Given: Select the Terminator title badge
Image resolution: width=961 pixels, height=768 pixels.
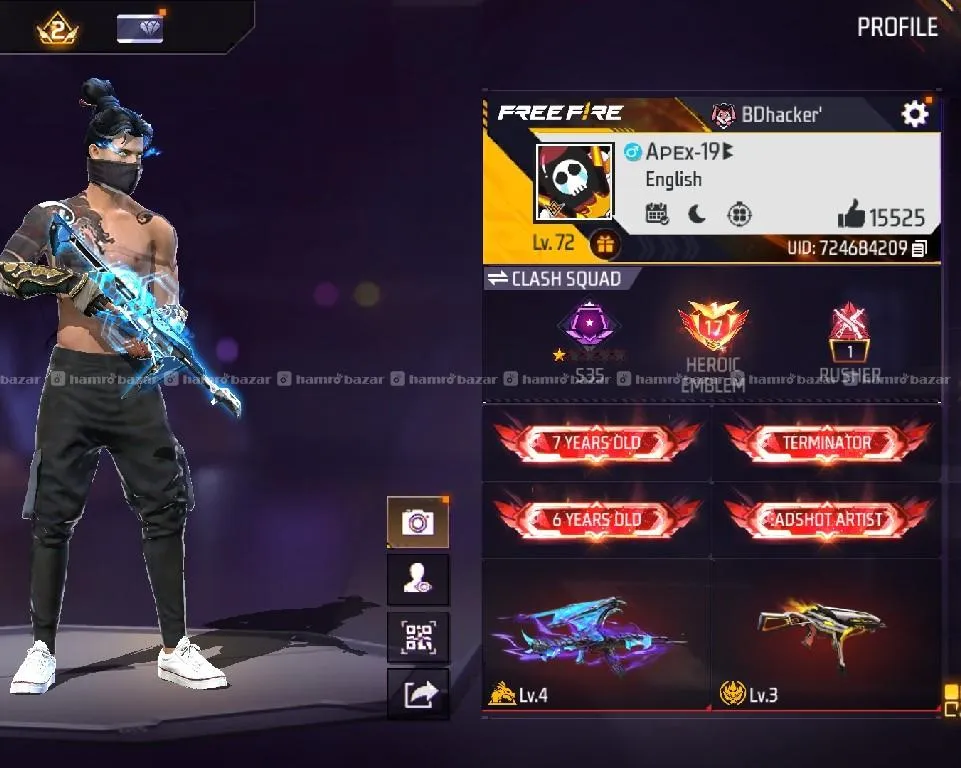Looking at the screenshot, I should coord(827,443).
